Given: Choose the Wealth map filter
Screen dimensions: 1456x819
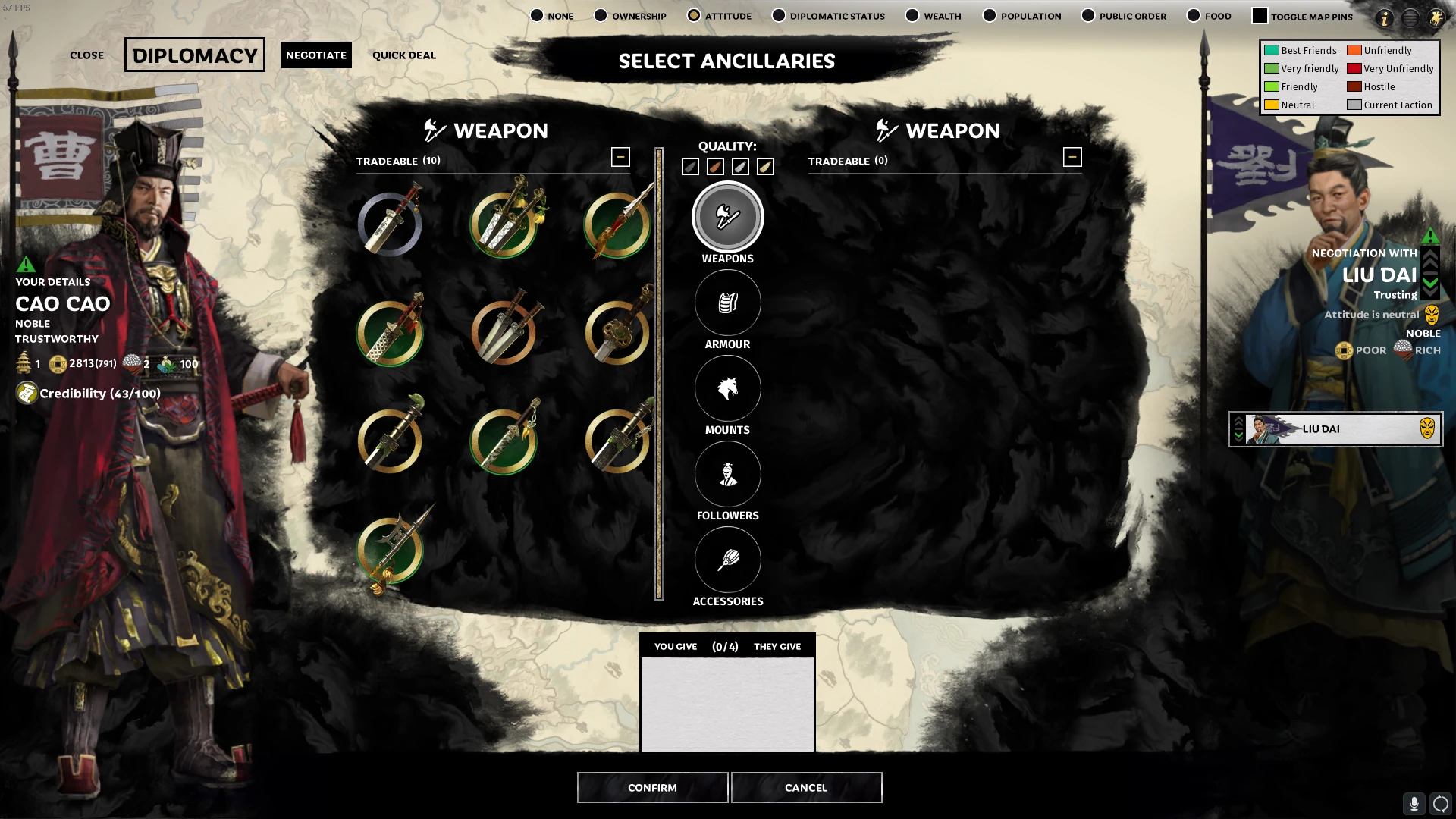Looking at the screenshot, I should point(912,16).
